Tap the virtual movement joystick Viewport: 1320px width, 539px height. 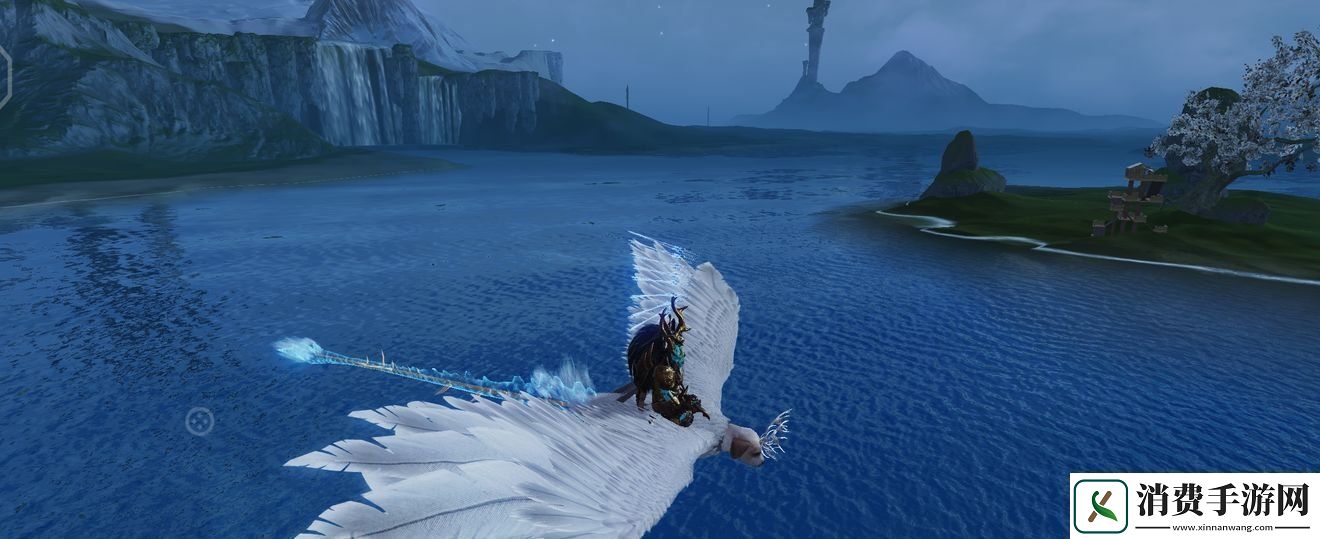coord(199,421)
